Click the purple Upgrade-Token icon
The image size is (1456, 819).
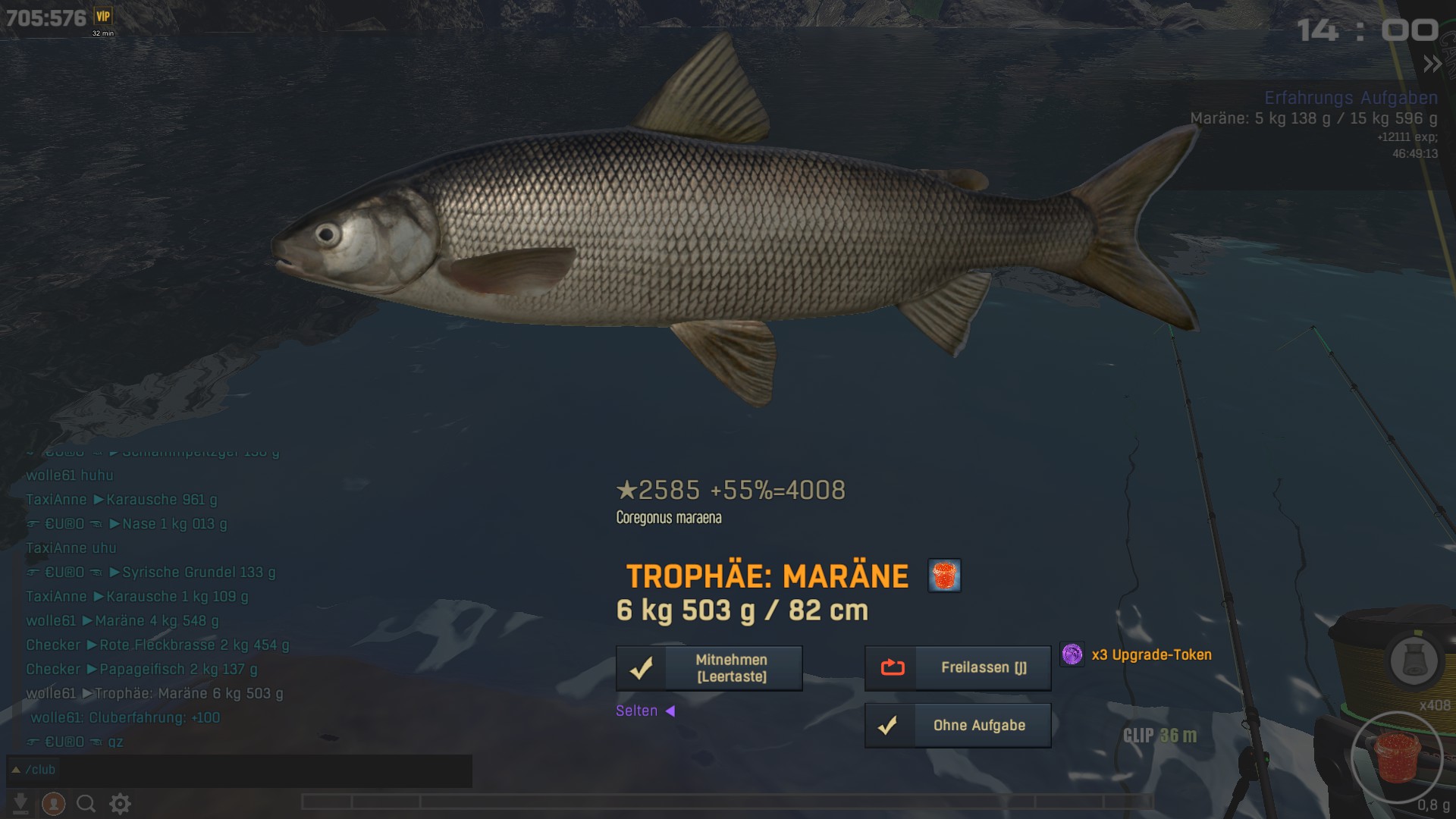coord(1072,654)
